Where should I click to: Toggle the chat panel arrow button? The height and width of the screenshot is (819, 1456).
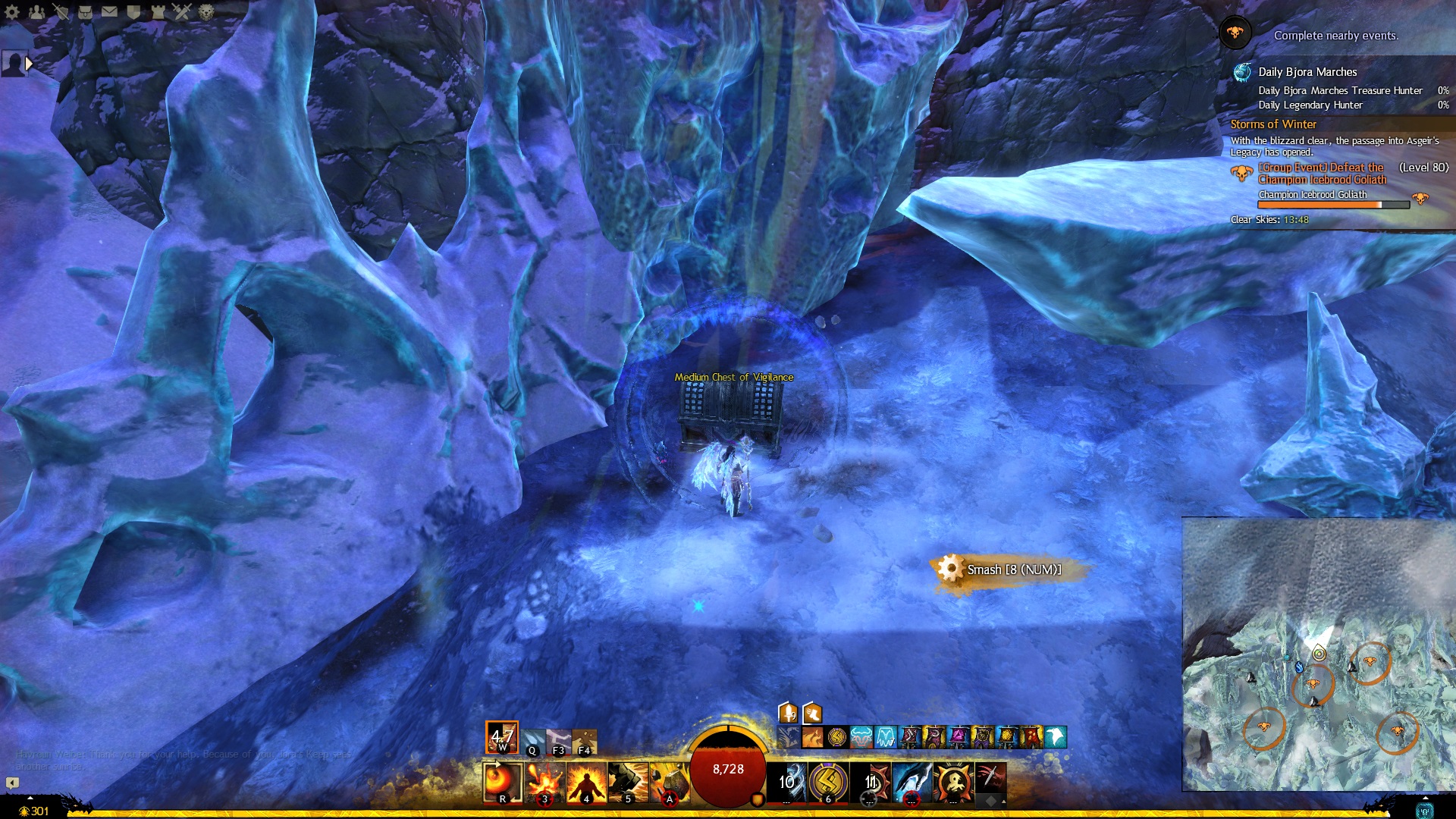coord(12,783)
